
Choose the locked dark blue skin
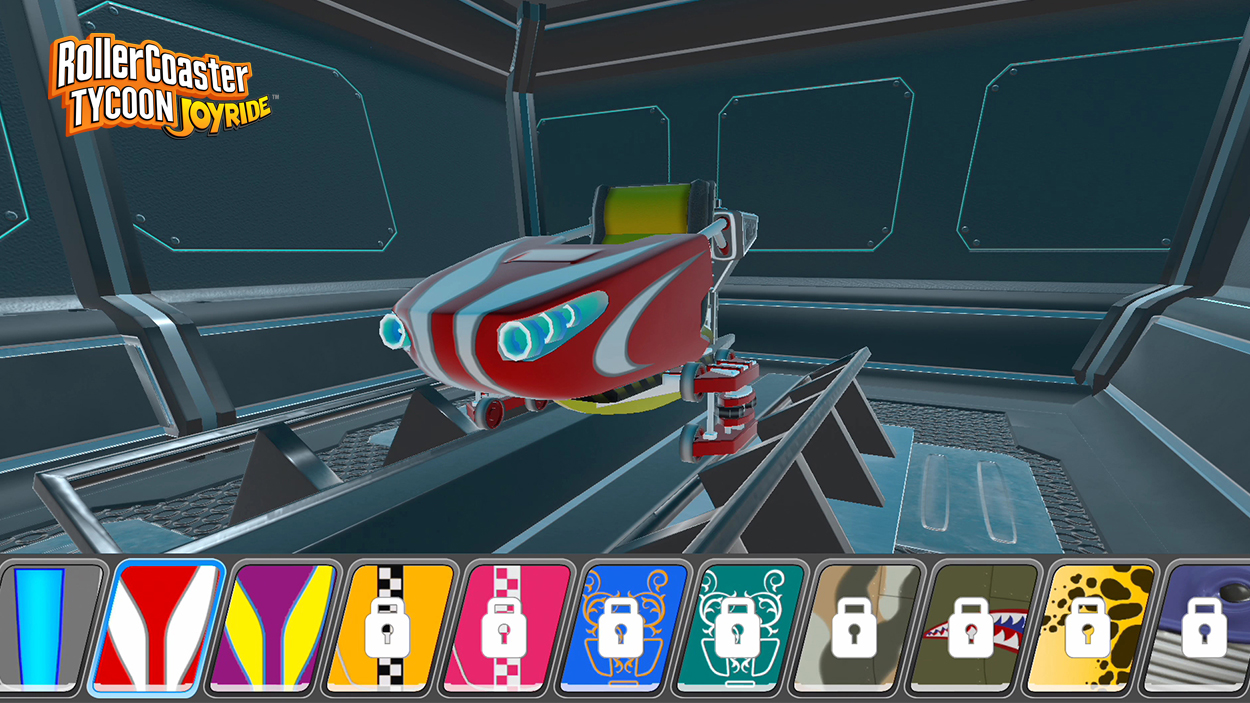(x=1200, y=628)
